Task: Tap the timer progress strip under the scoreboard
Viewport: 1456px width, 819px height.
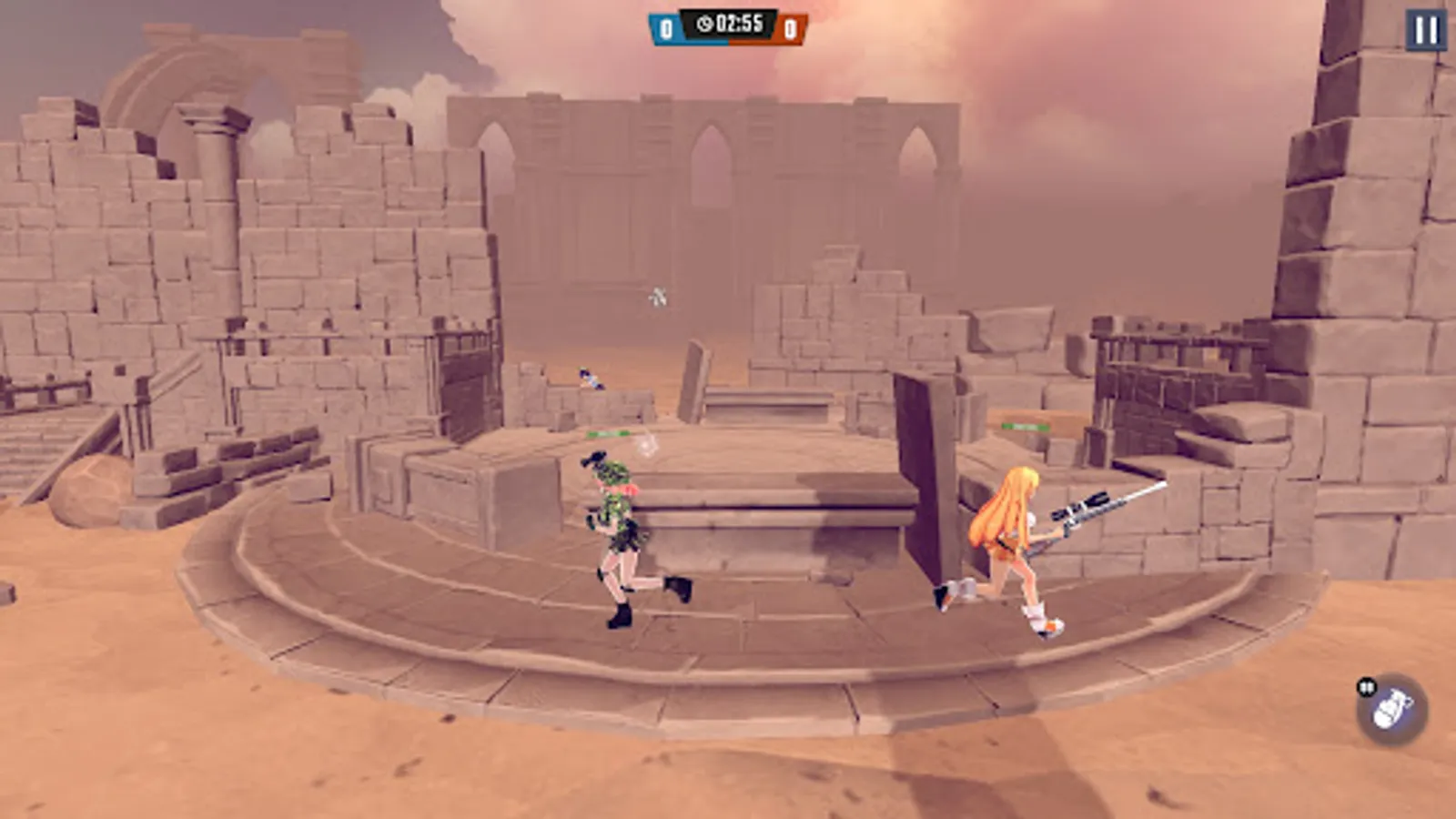Action: [728, 42]
